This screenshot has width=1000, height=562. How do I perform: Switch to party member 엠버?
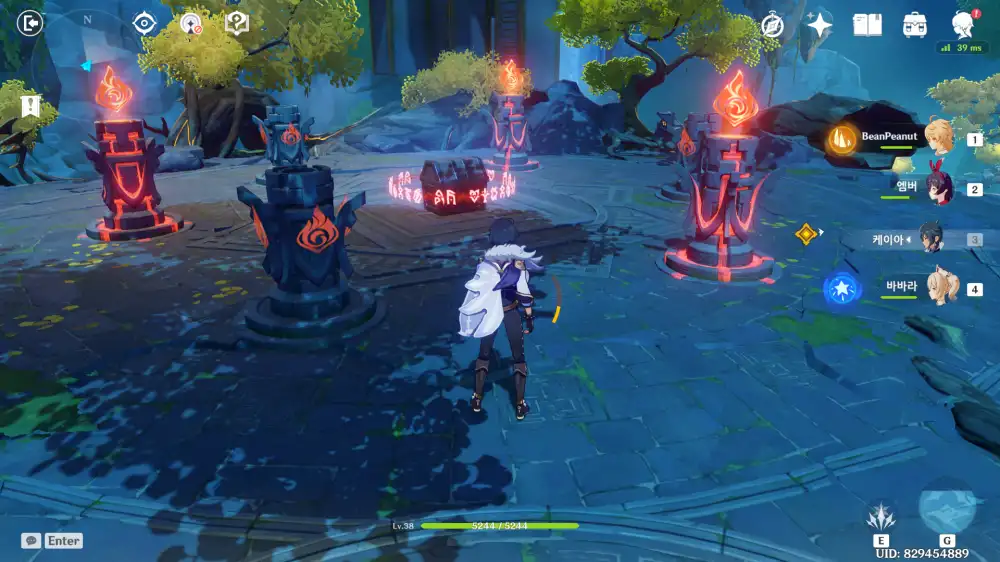tap(938, 187)
